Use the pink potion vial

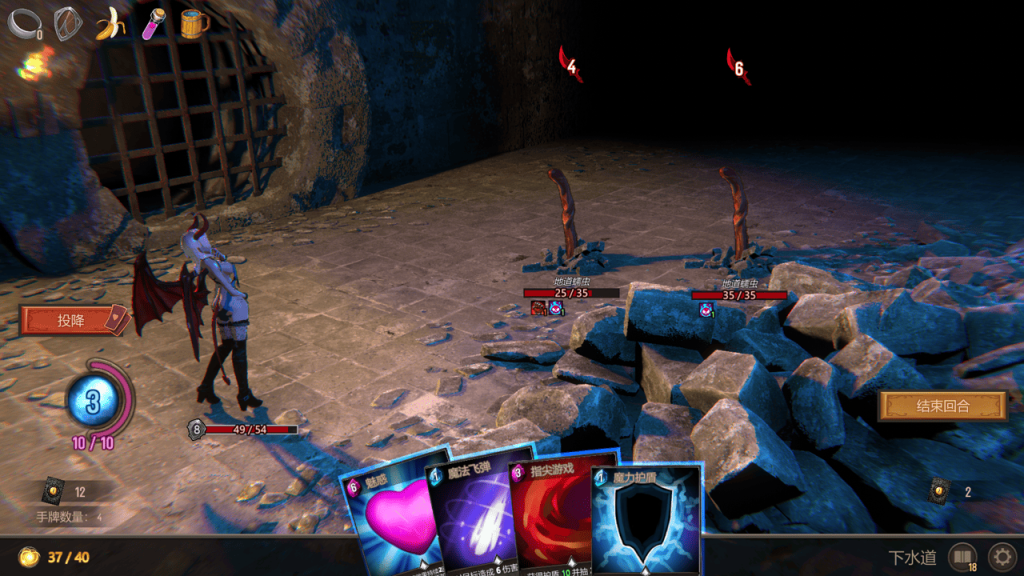tap(153, 23)
